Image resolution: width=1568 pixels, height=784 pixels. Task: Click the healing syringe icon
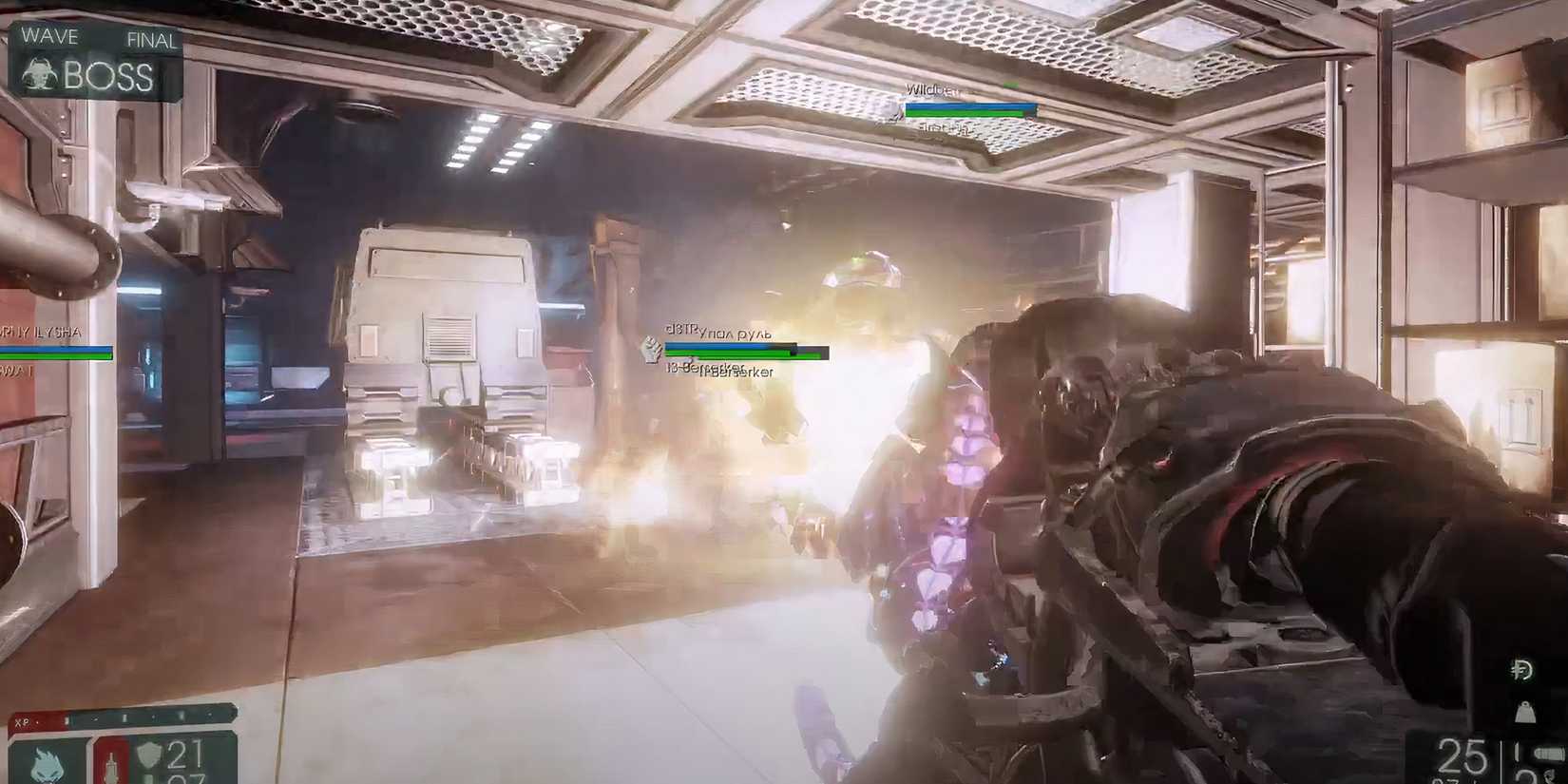tap(111, 765)
